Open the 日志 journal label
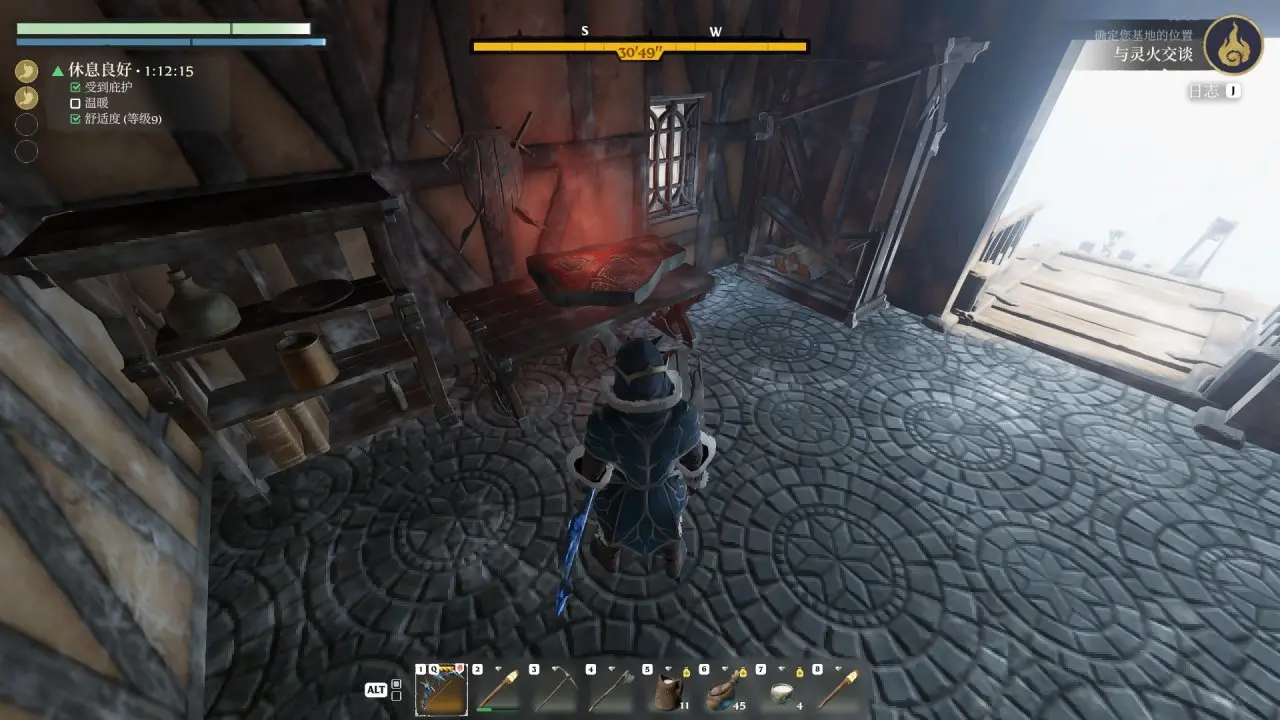The image size is (1280, 720). pyautogui.click(x=1203, y=91)
